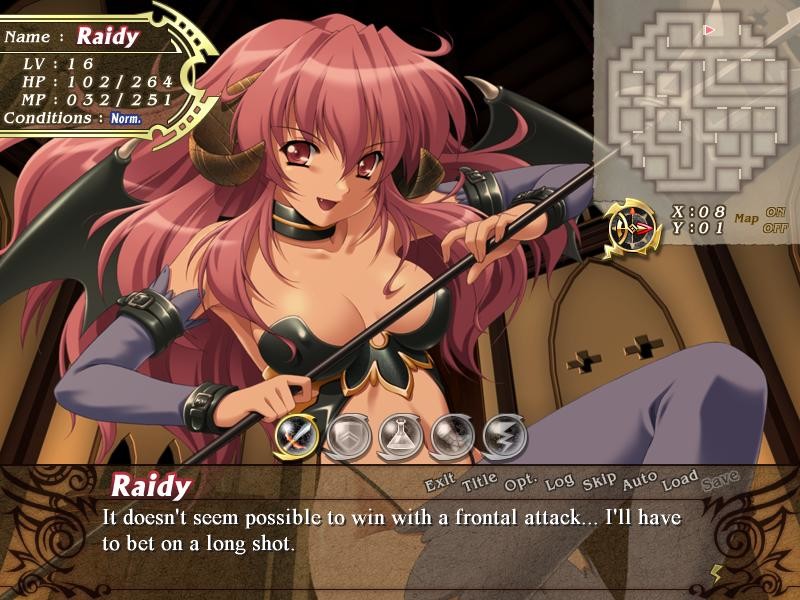The height and width of the screenshot is (600, 800).
Task: Show the message Log
Action: pos(560,482)
